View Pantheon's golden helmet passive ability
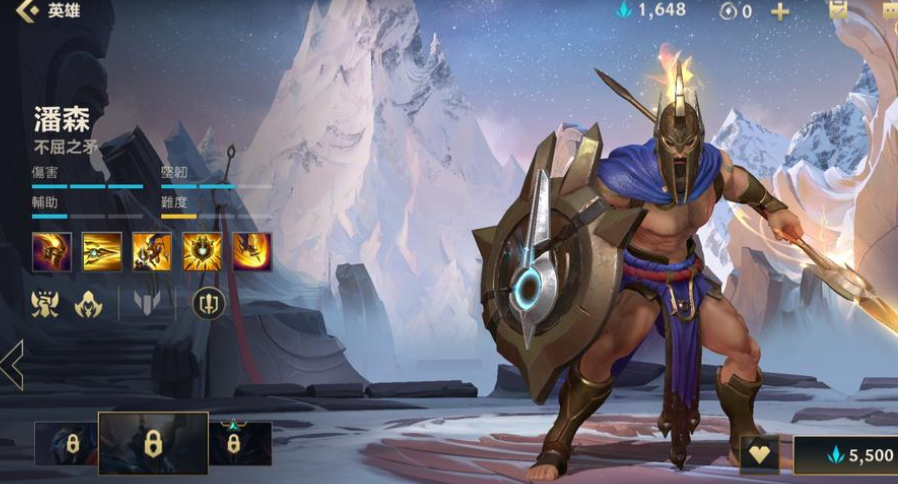This screenshot has width=898, height=484. [51, 251]
